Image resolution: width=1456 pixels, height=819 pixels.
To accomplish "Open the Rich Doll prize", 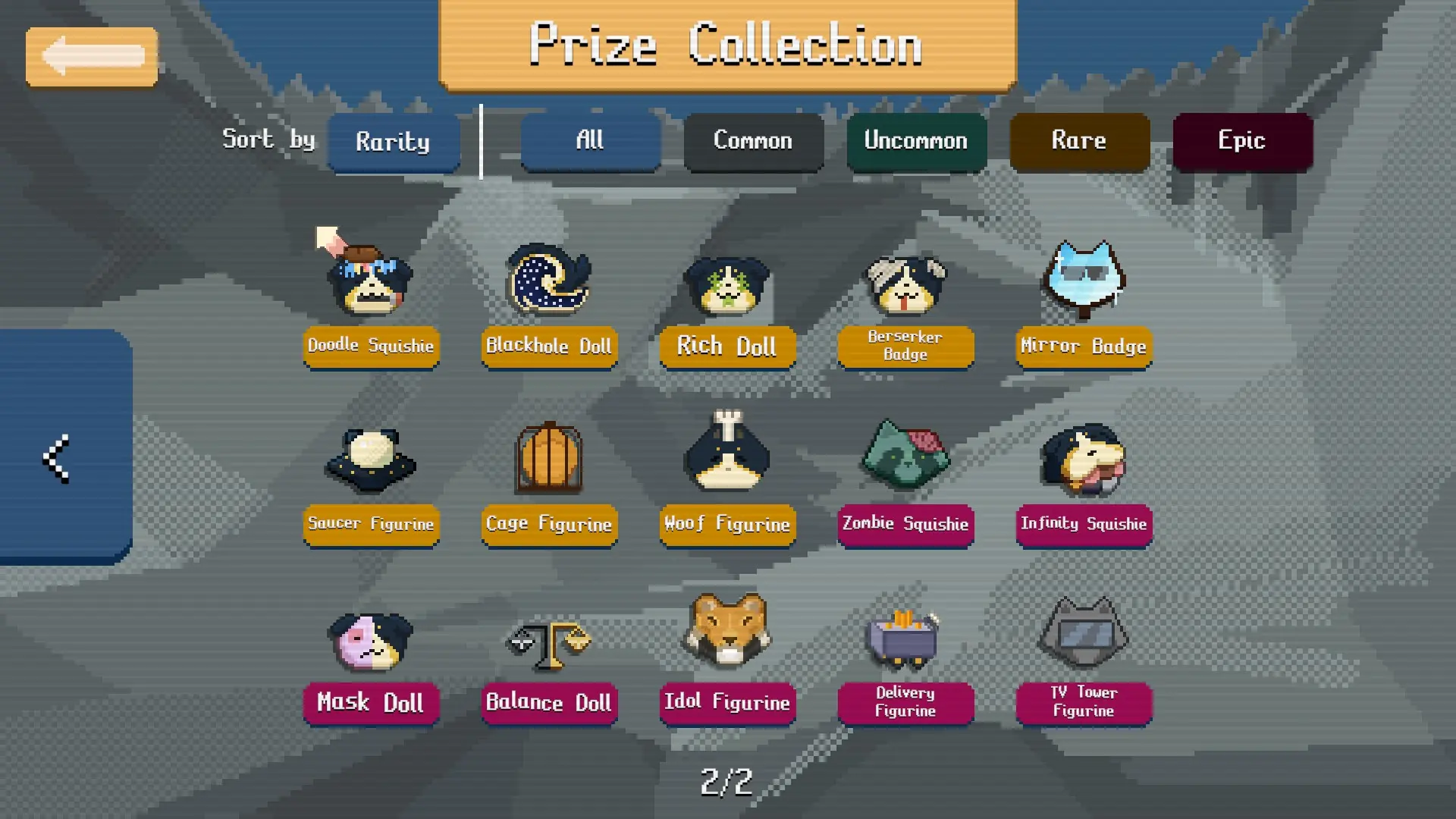I will coord(726,281).
